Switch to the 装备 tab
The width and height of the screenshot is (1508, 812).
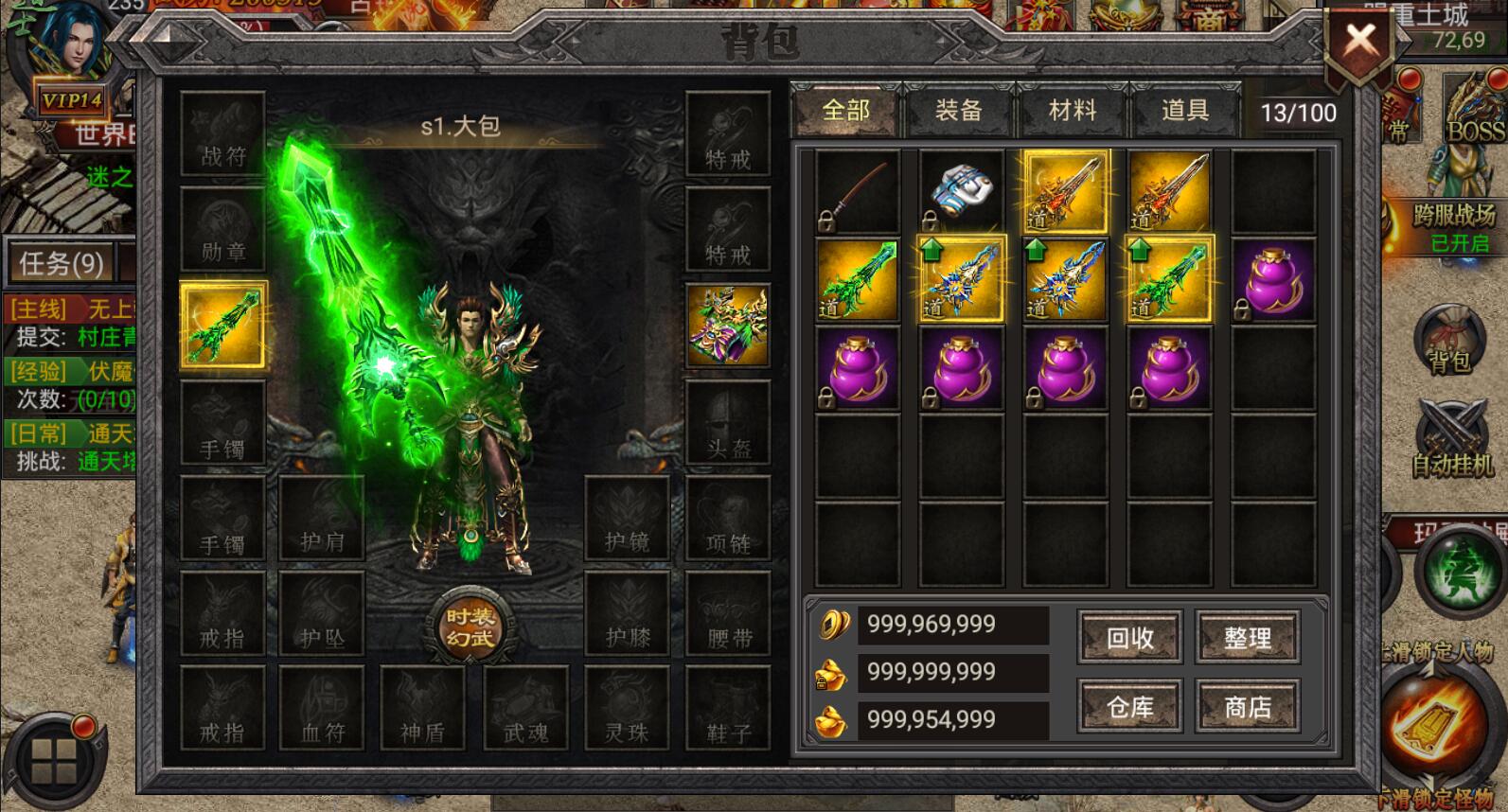pyautogui.click(x=958, y=111)
